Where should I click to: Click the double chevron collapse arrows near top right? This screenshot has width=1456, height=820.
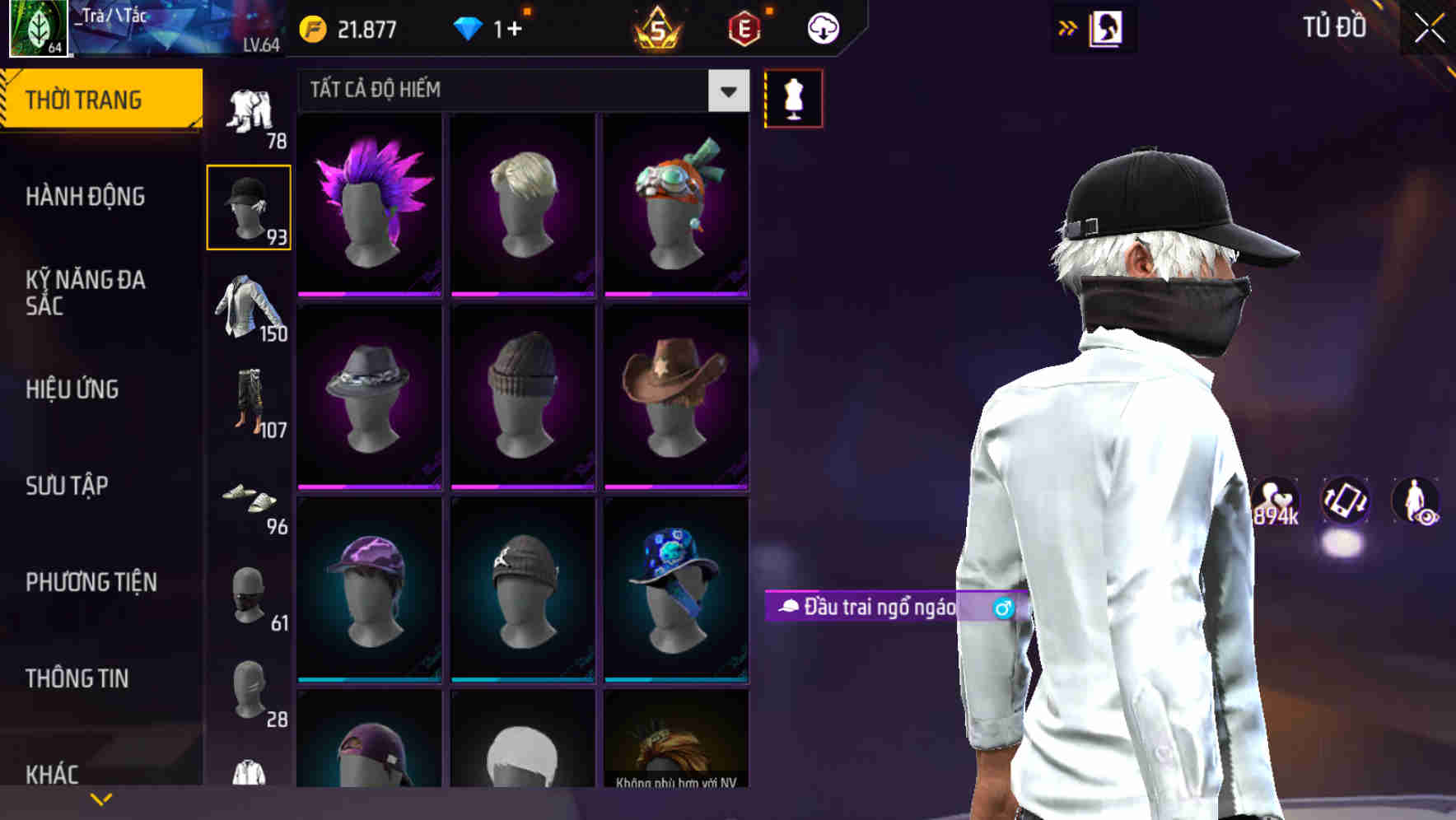click(1067, 27)
